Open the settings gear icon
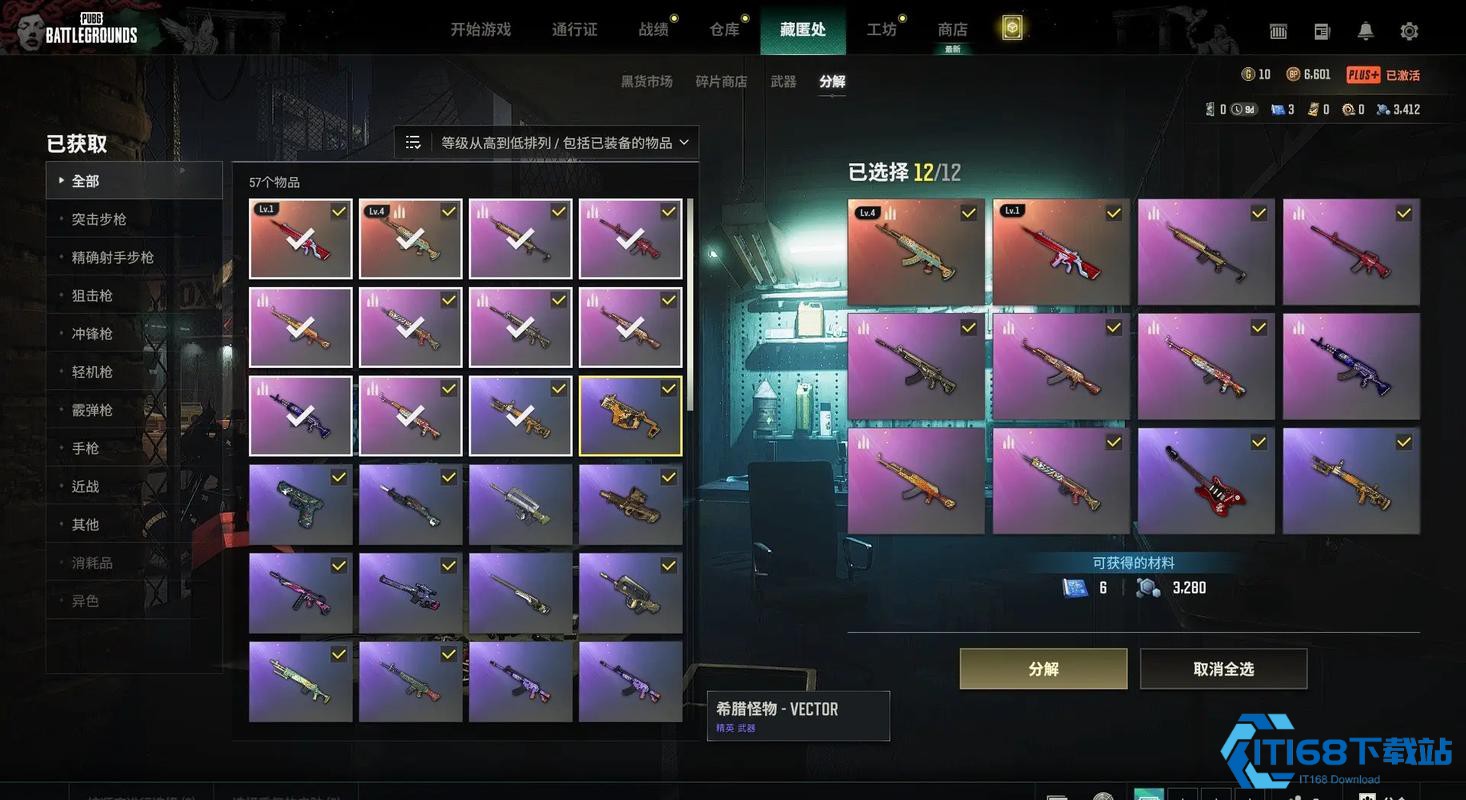 [x=1410, y=31]
